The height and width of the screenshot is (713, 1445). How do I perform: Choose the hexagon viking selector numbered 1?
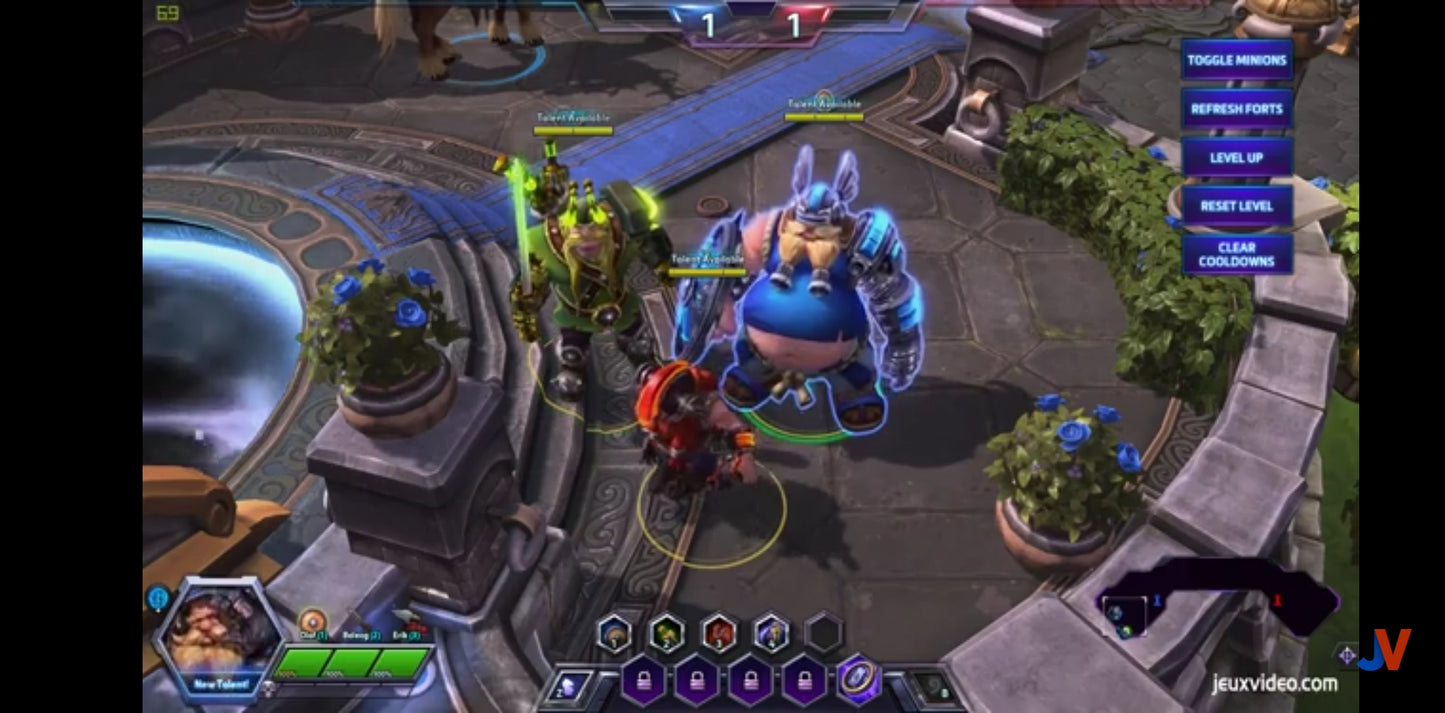[x=614, y=633]
